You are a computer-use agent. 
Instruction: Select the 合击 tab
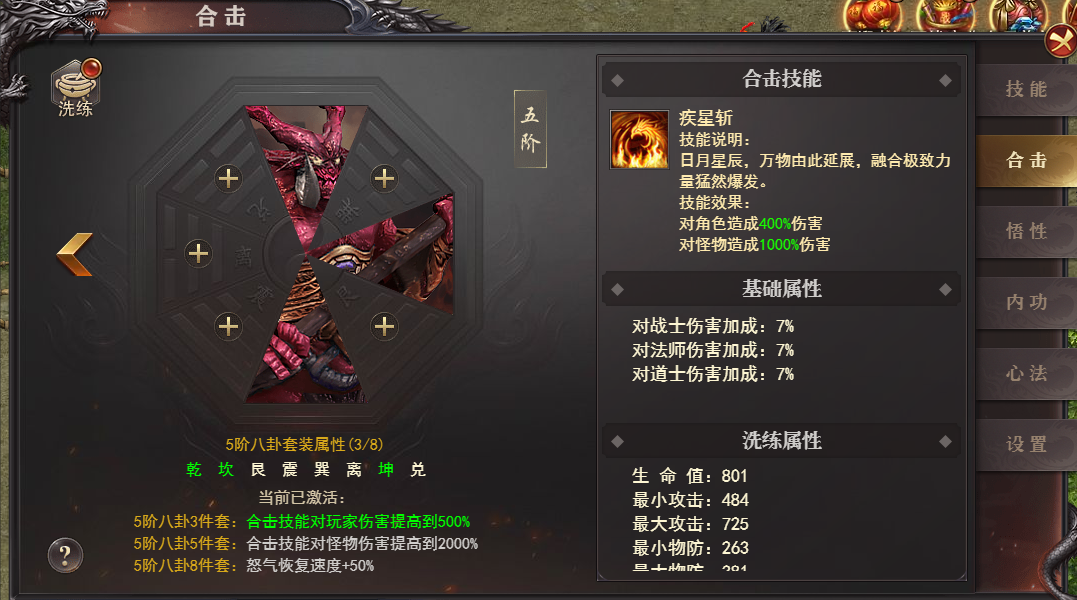1025,161
